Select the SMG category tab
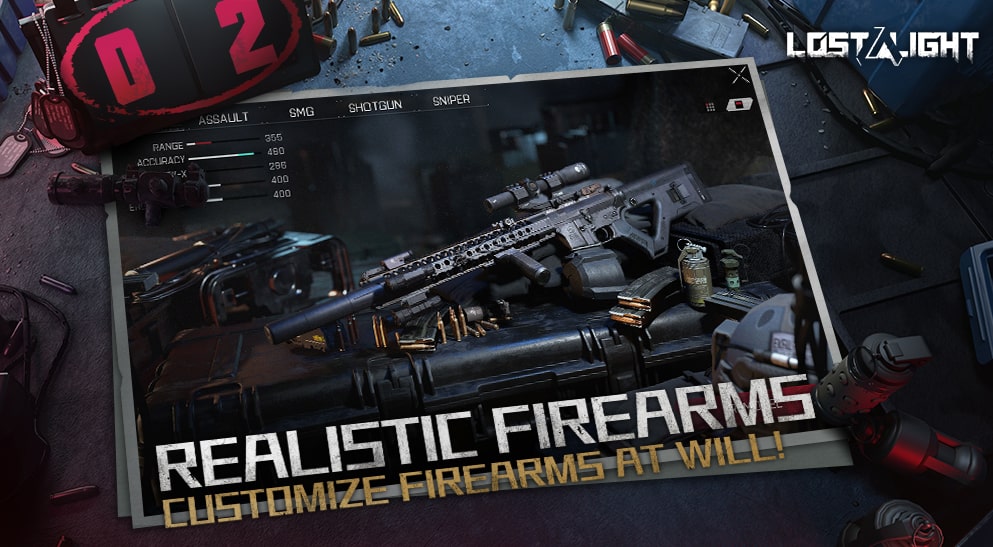The height and width of the screenshot is (547, 993). point(301,112)
